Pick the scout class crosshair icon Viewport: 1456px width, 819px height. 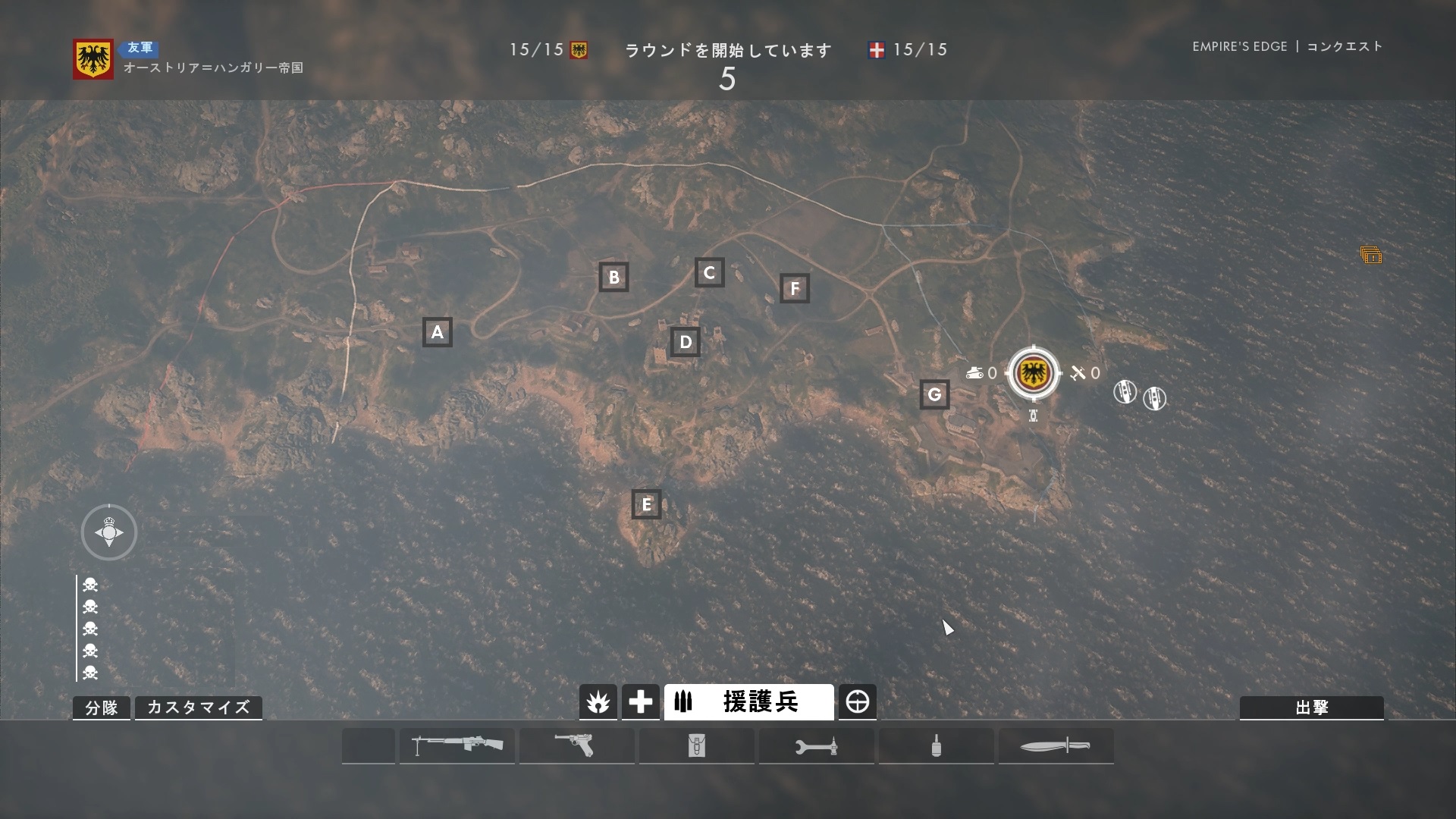[x=858, y=702]
